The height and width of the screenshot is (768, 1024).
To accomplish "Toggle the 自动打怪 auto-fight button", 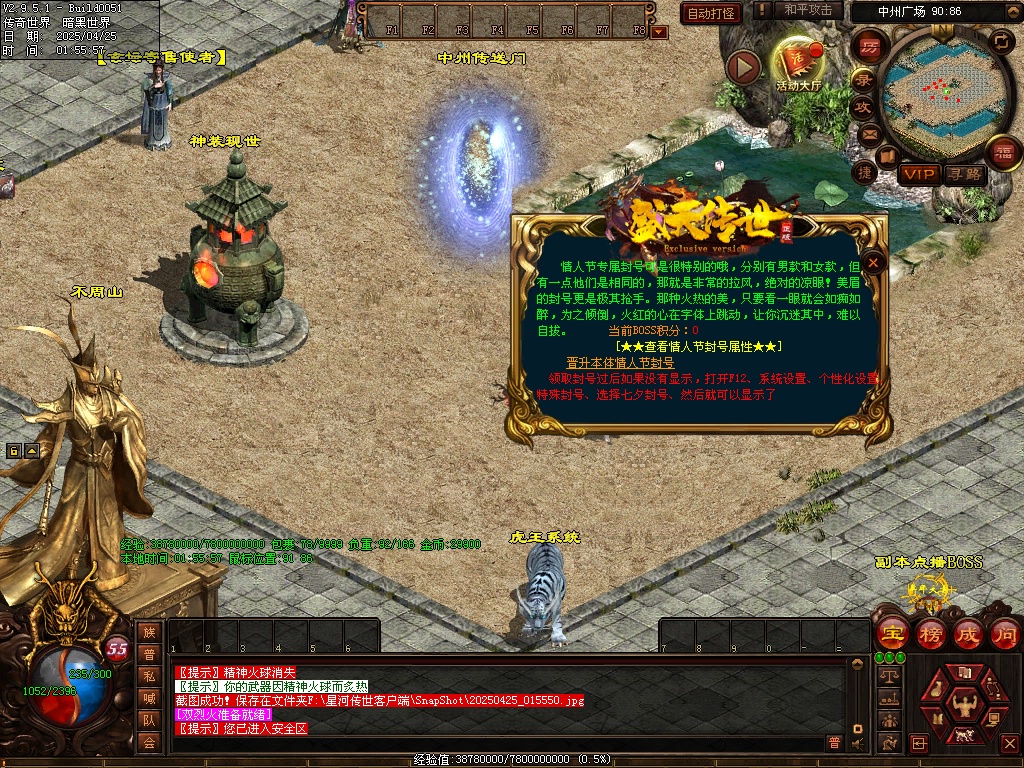I will coord(711,13).
